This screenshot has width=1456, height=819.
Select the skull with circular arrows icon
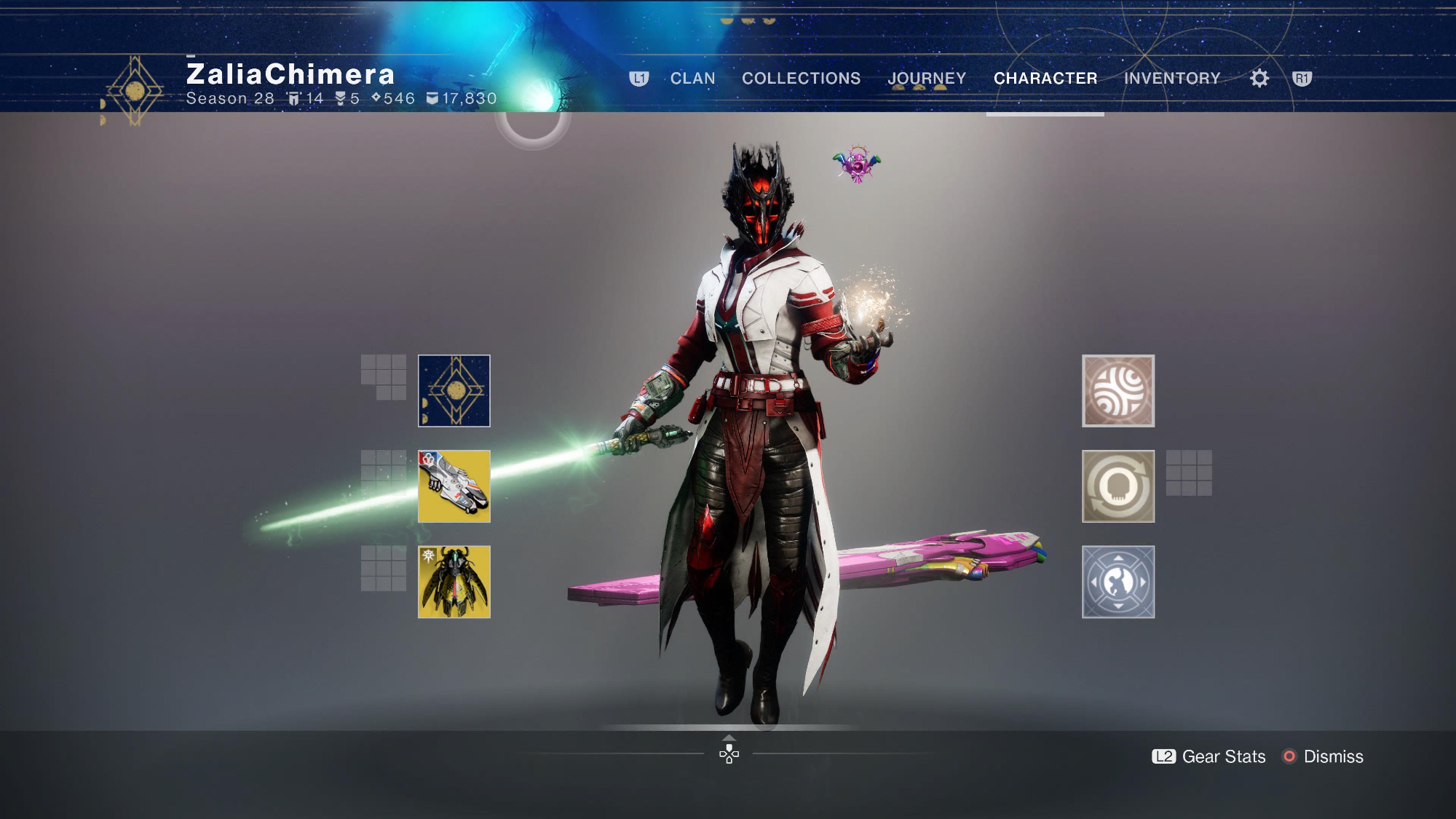1118,486
